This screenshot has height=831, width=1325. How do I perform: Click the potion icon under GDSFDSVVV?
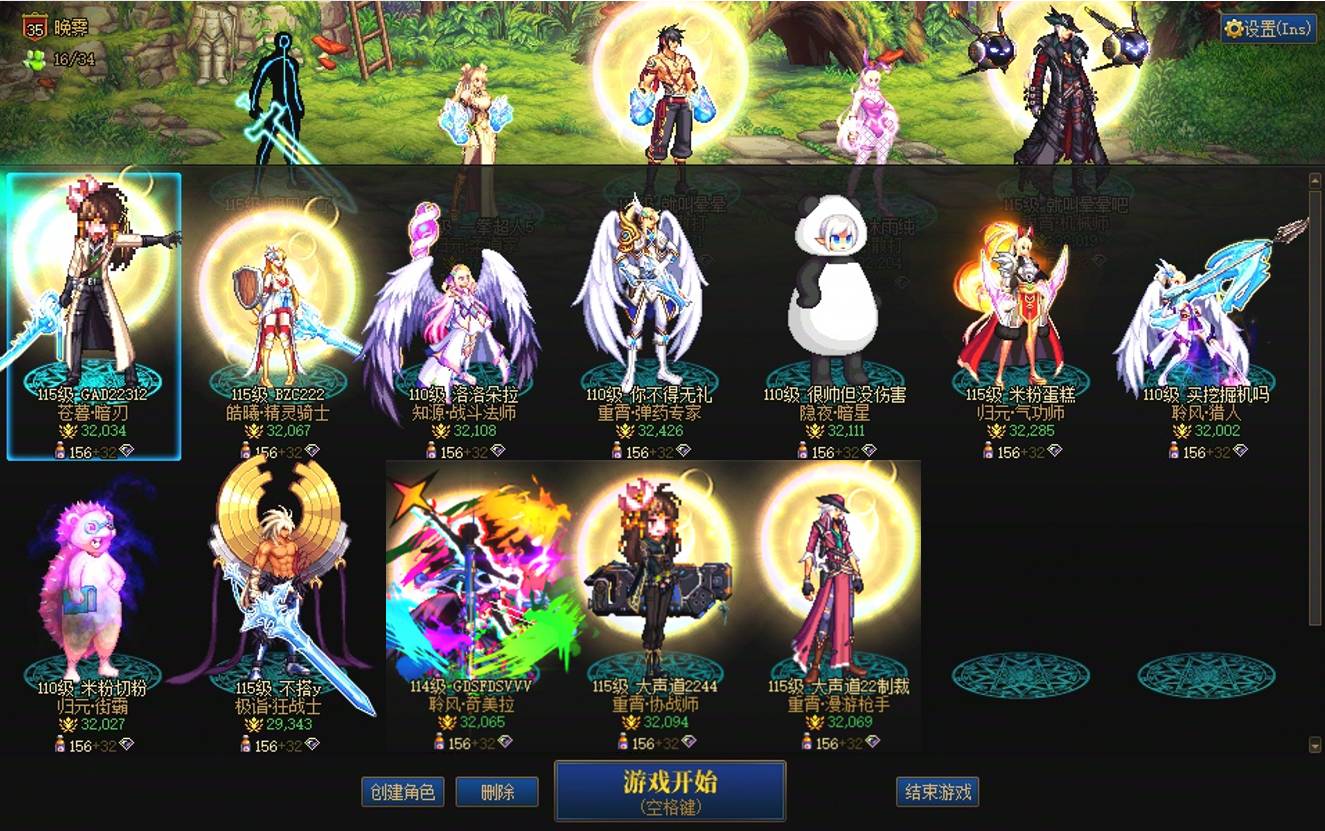pos(440,741)
